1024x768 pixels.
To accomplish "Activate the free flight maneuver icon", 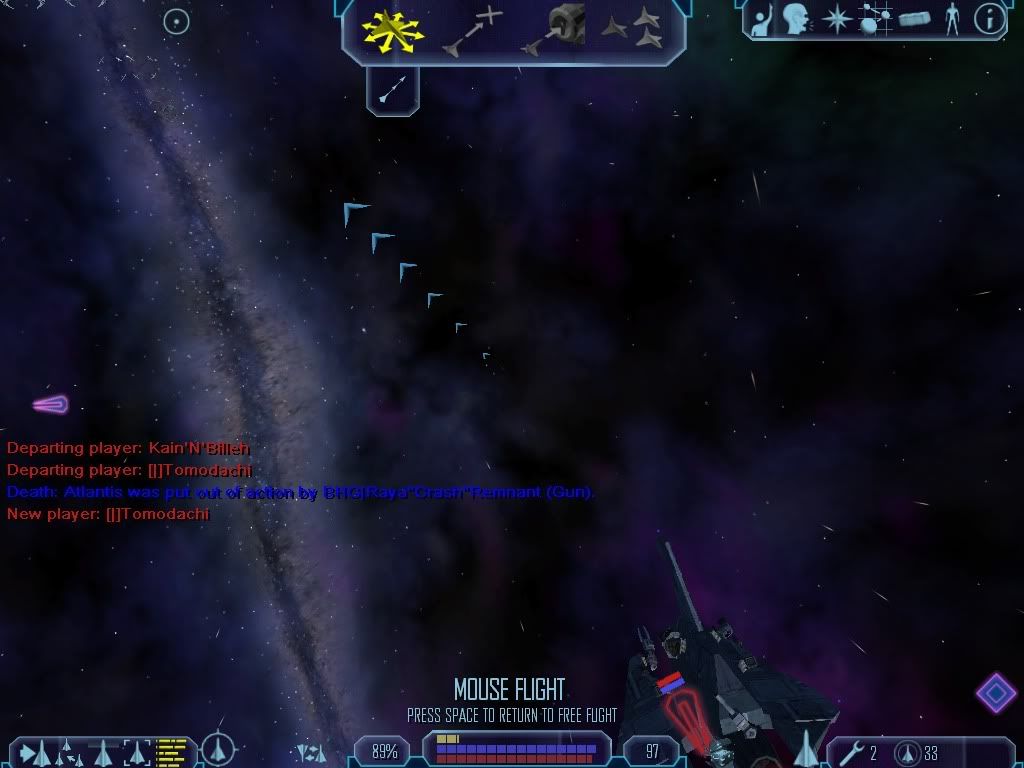I will pyautogui.click(x=394, y=30).
